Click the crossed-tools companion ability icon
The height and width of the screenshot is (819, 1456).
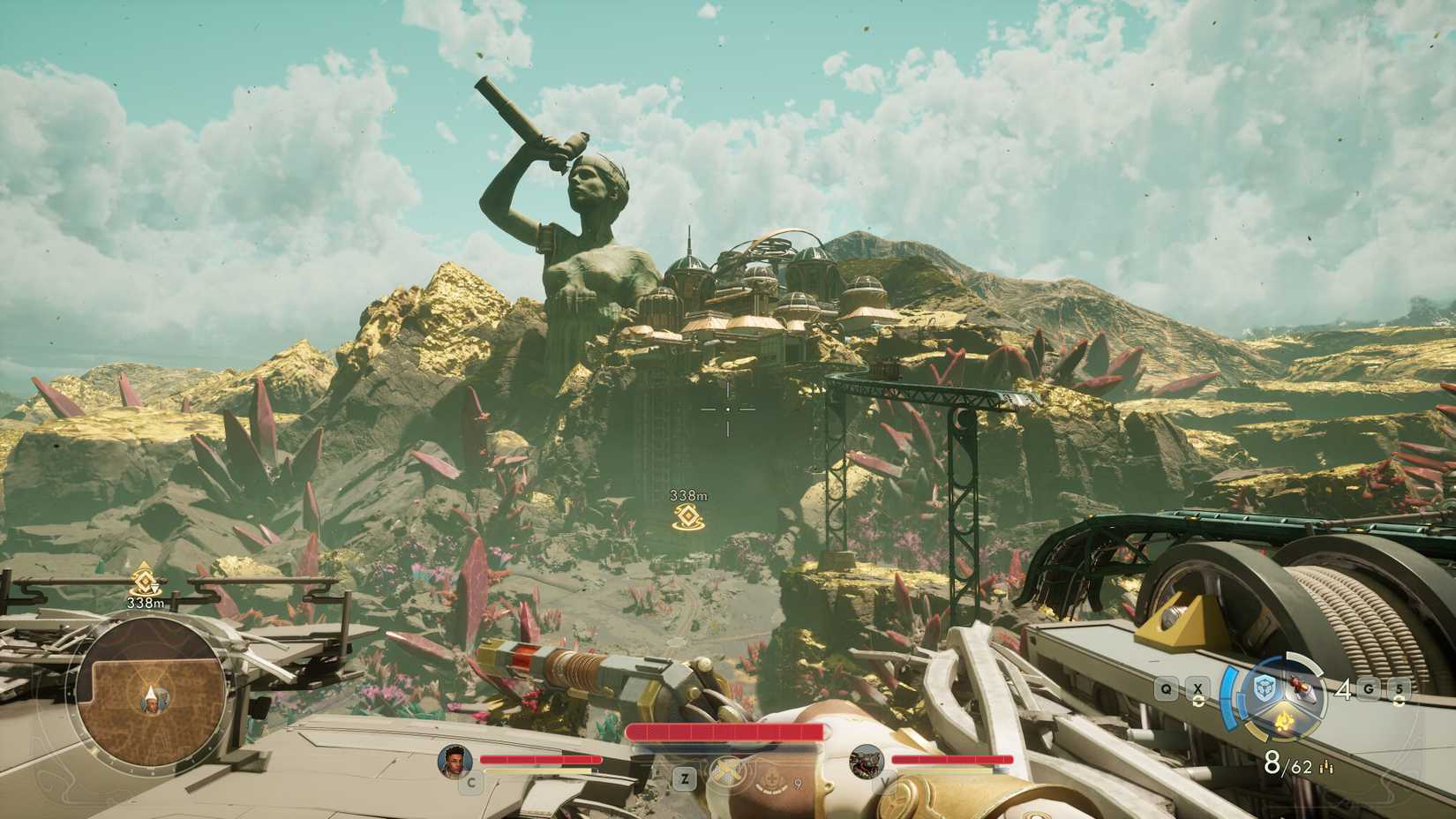click(x=727, y=770)
